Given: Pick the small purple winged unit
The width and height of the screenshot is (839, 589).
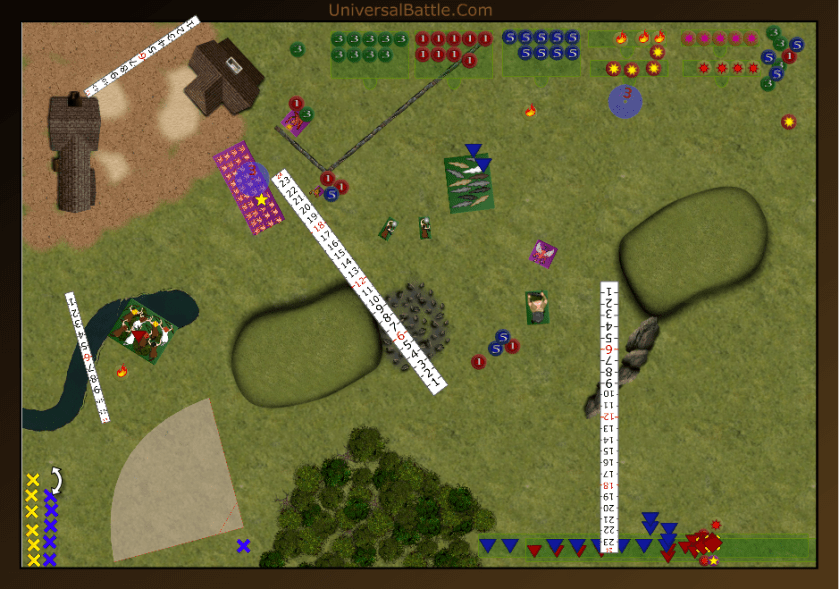Looking at the screenshot, I should 543,253.
